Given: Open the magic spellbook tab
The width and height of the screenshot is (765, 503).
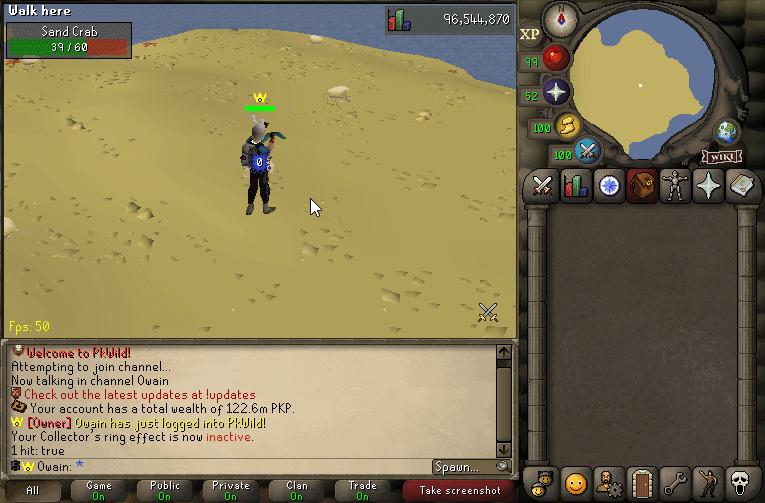Looking at the screenshot, I should point(742,186).
